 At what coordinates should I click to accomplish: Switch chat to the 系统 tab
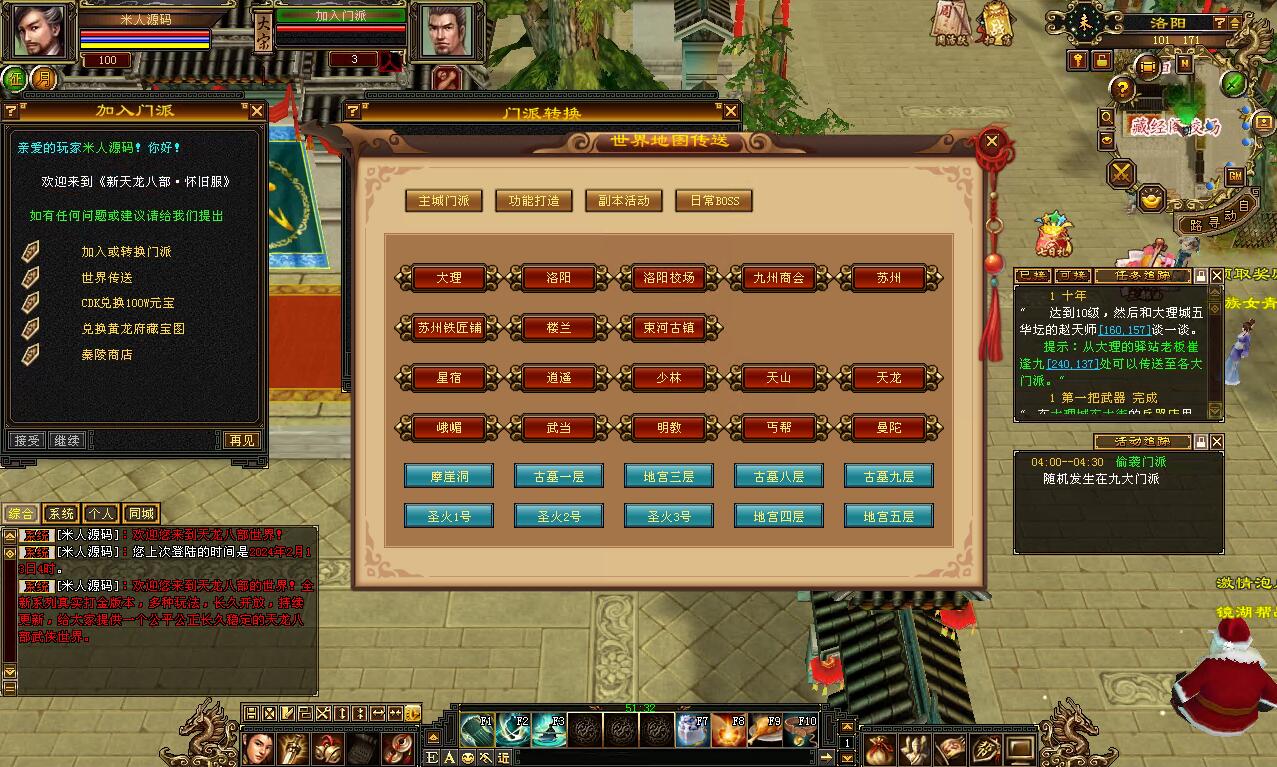tap(62, 514)
